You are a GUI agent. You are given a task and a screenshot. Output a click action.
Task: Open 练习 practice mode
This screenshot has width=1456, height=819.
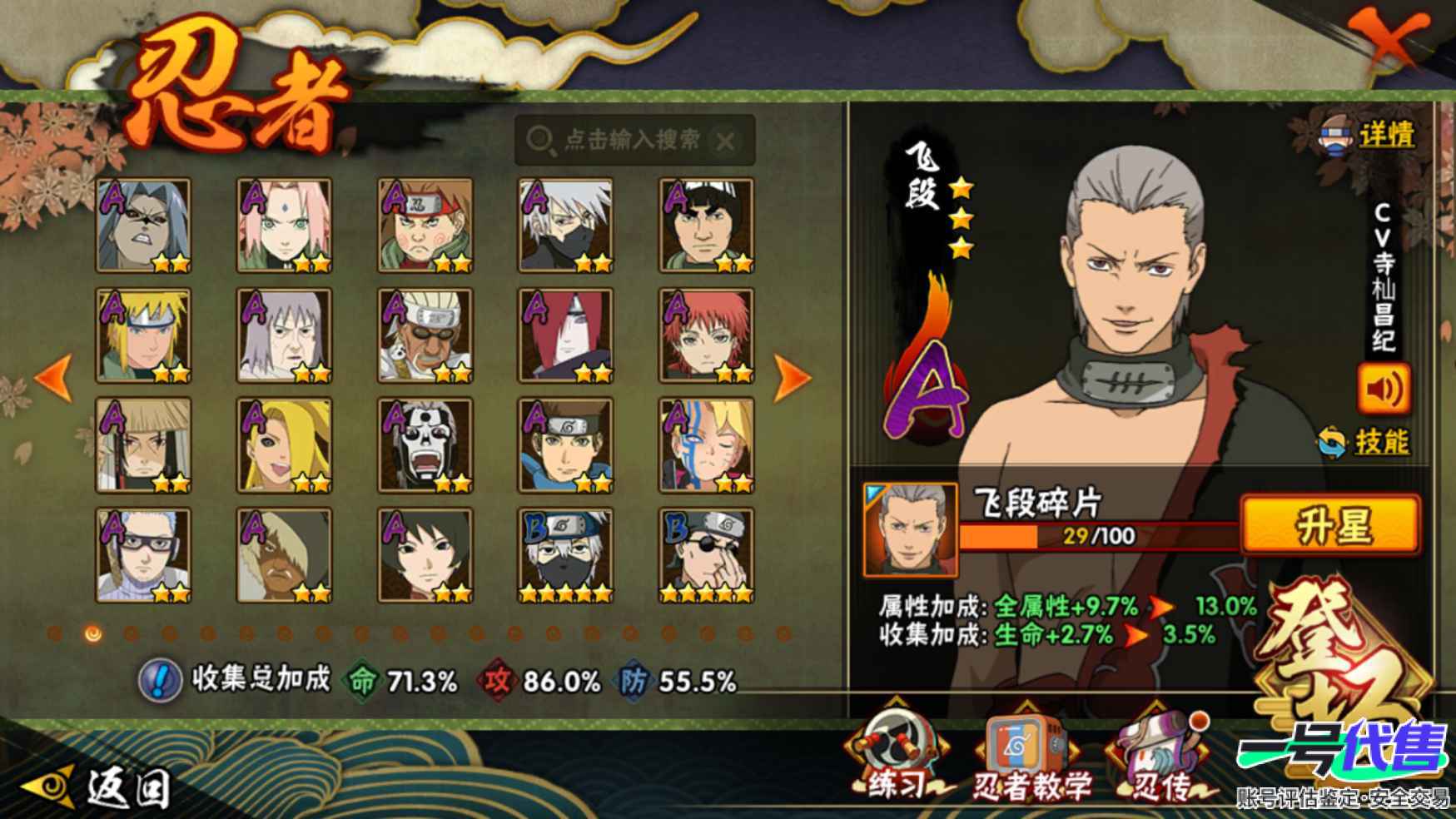(x=896, y=760)
